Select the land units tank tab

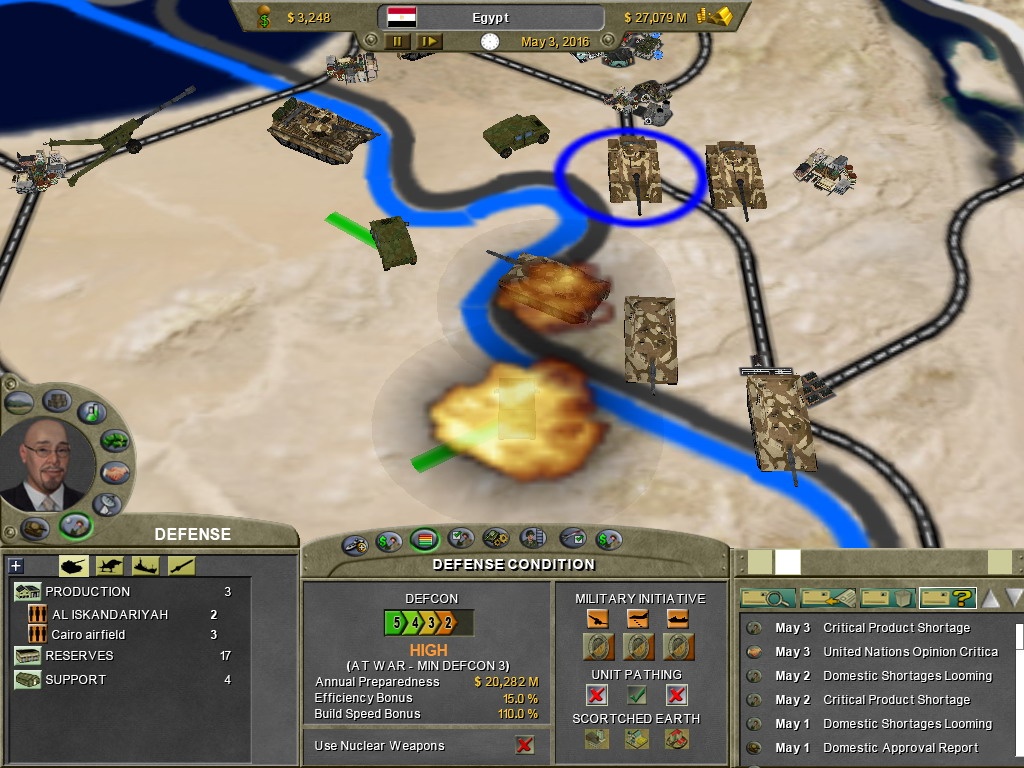[x=74, y=566]
